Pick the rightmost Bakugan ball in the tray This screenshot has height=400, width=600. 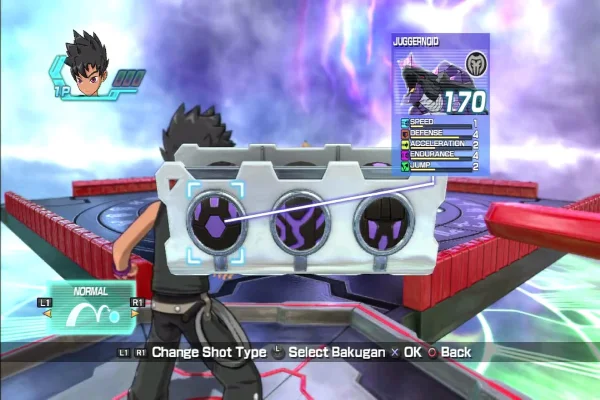coord(385,222)
